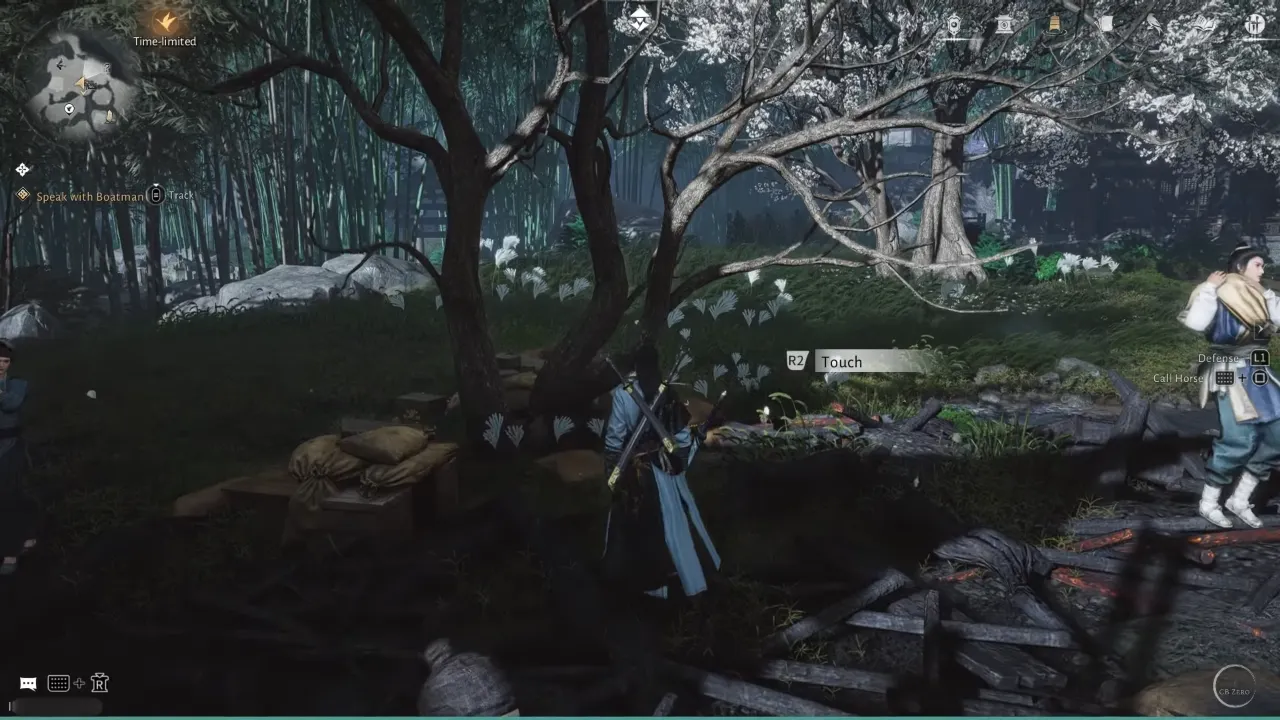Click the touchpad icon next to chat
The image size is (1280, 720).
(x=58, y=682)
